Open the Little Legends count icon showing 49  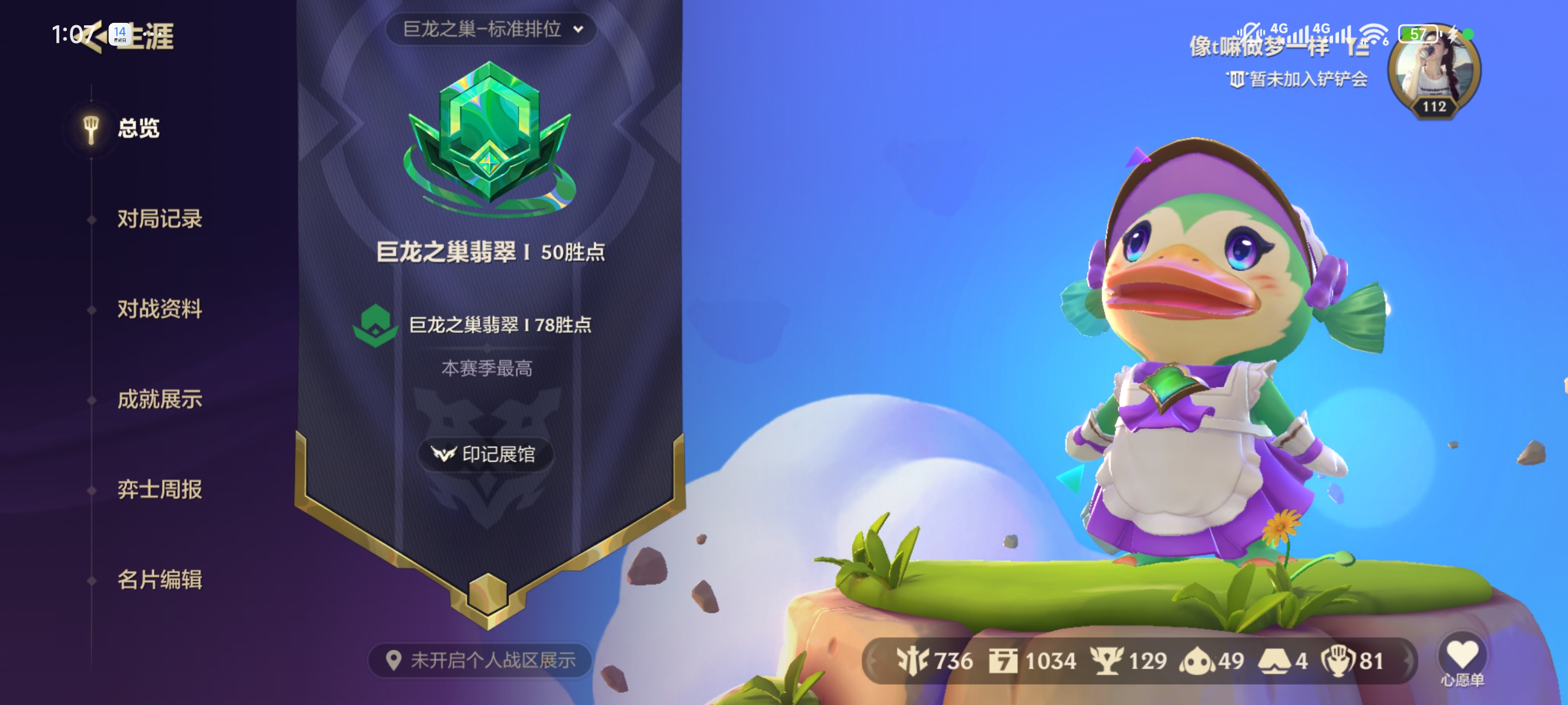pyautogui.click(x=1196, y=660)
